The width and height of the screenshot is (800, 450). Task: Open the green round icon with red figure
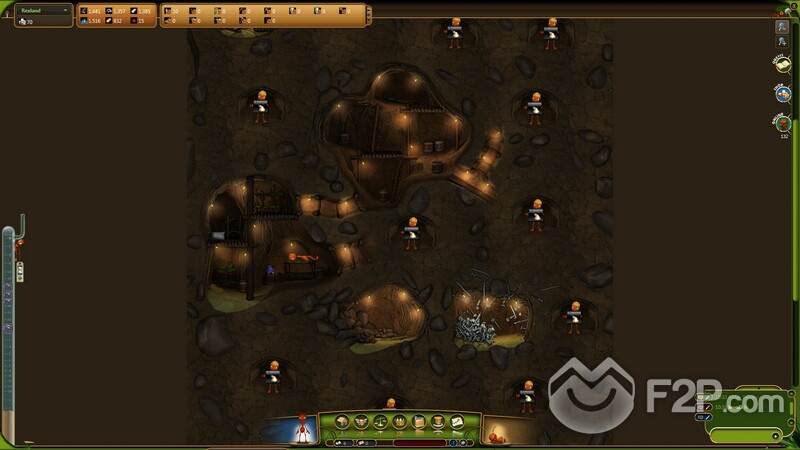pyautogui.click(x=781, y=122)
